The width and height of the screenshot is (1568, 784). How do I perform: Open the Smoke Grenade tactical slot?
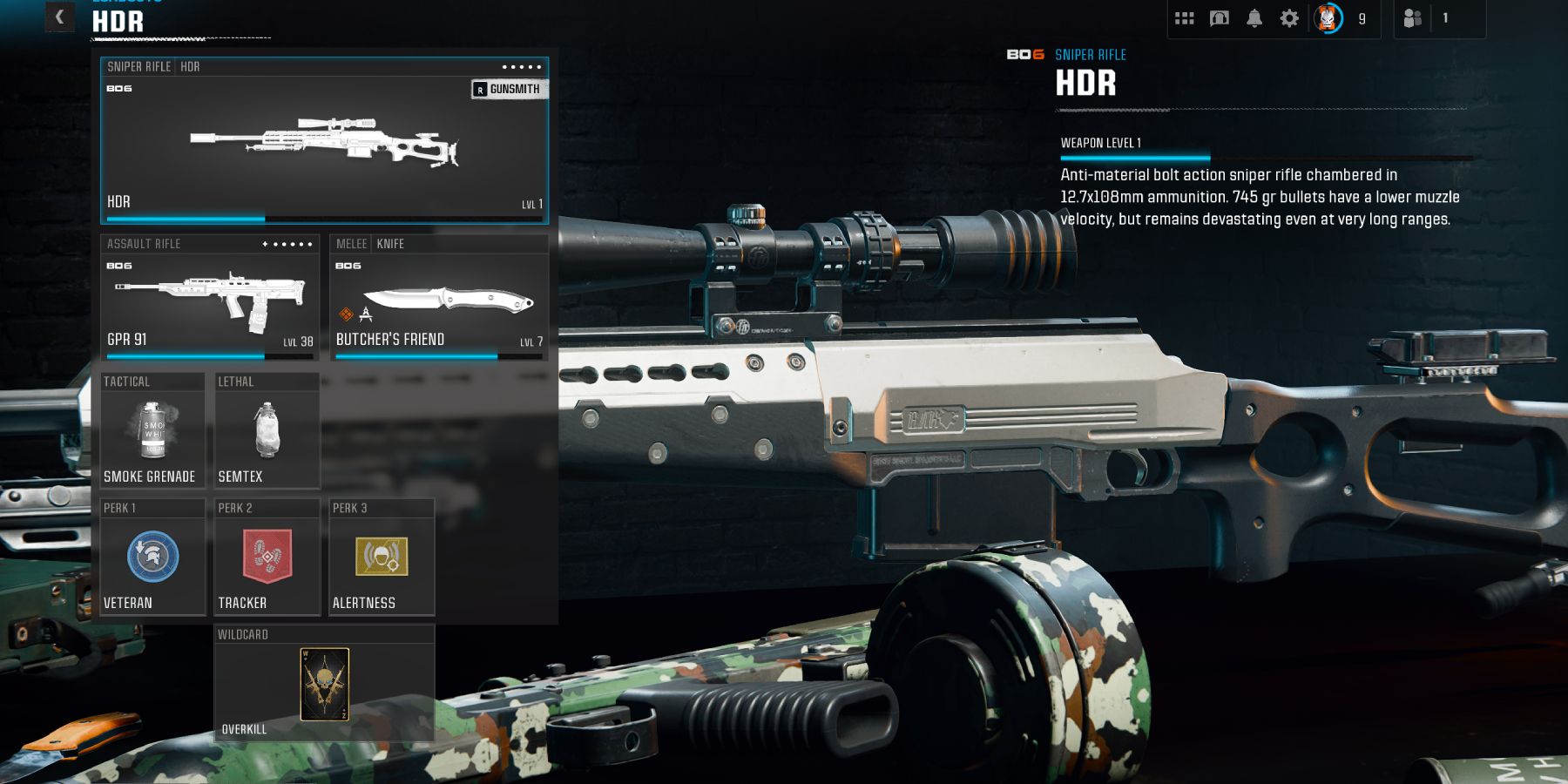pos(152,431)
